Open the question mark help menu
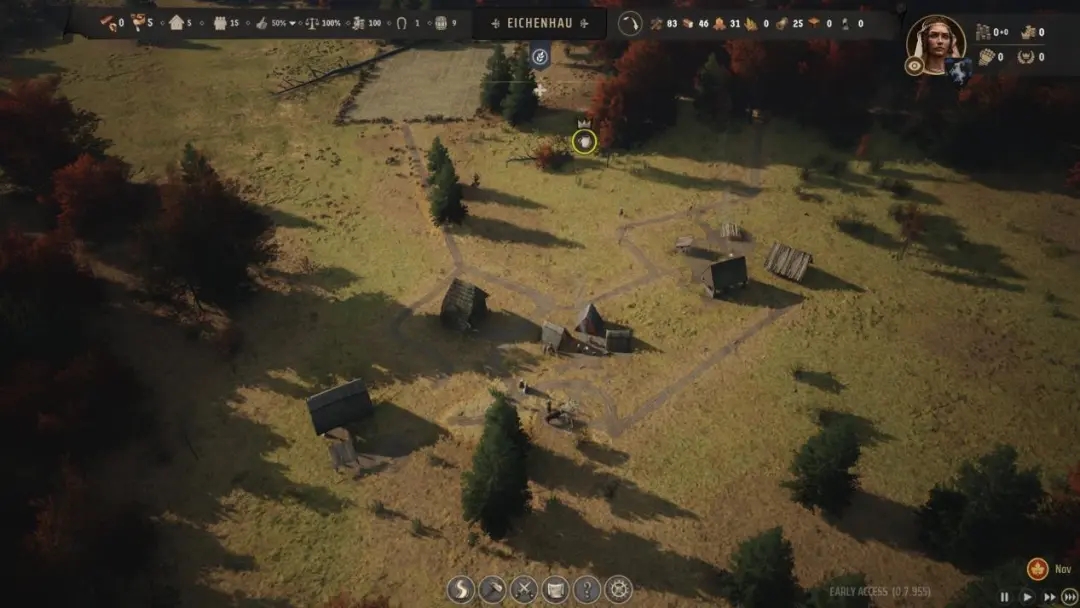The image size is (1080, 608). [x=587, y=589]
